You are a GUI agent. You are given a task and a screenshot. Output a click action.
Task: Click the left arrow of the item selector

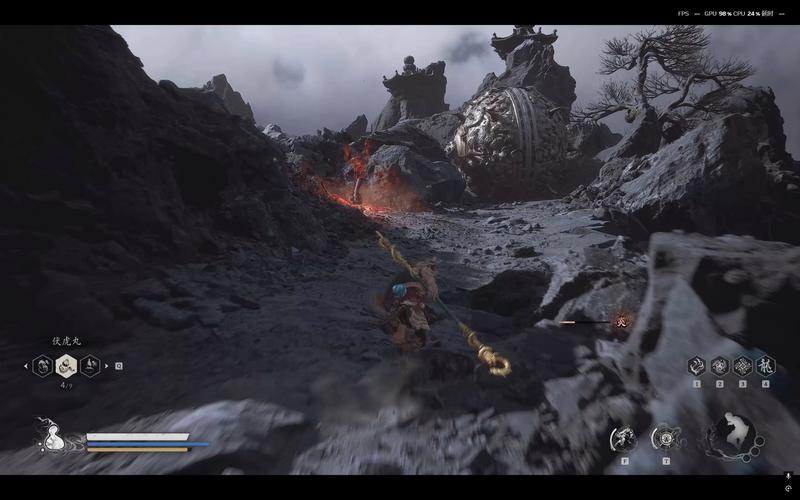(26, 366)
